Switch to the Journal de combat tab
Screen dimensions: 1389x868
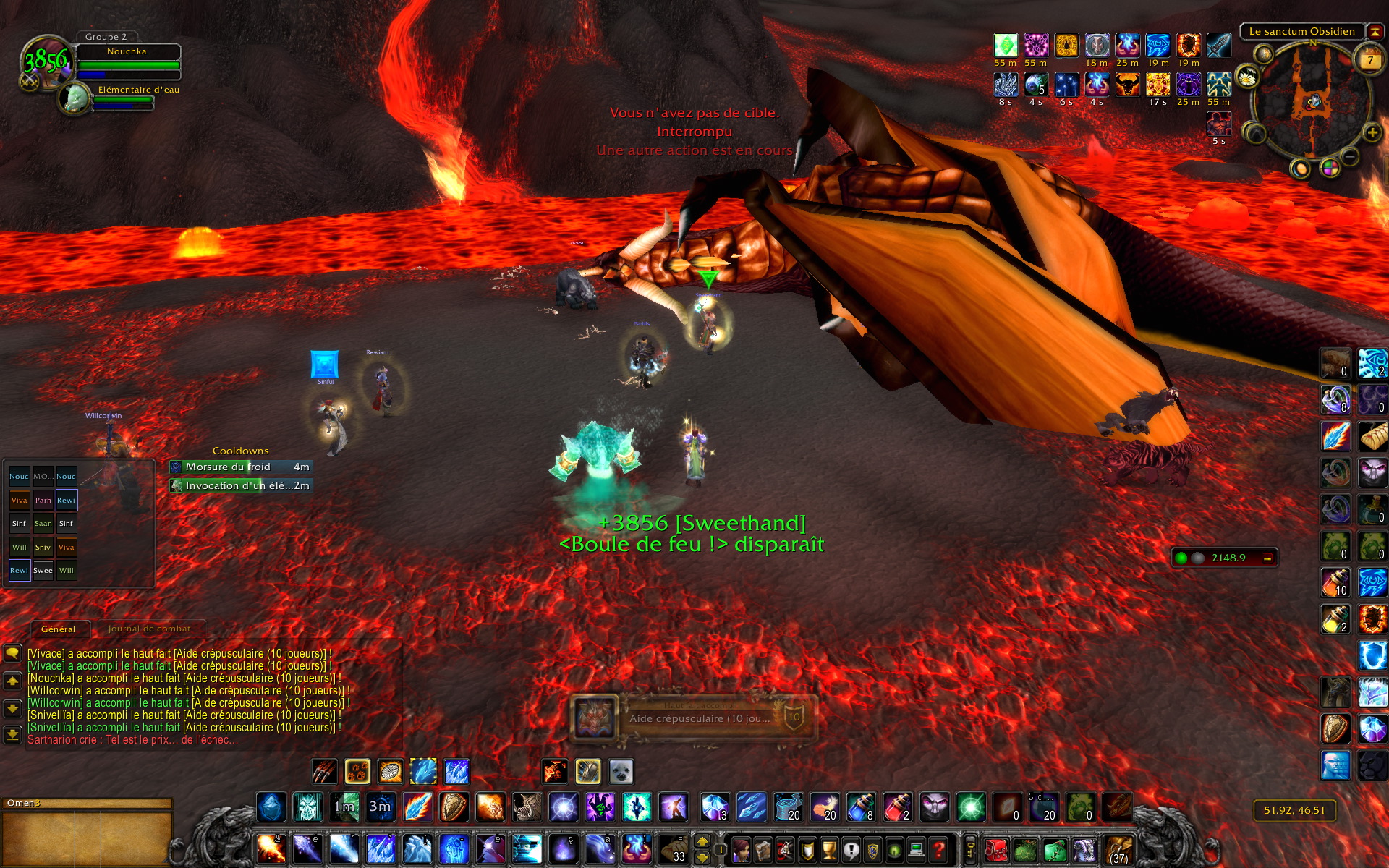point(150,629)
